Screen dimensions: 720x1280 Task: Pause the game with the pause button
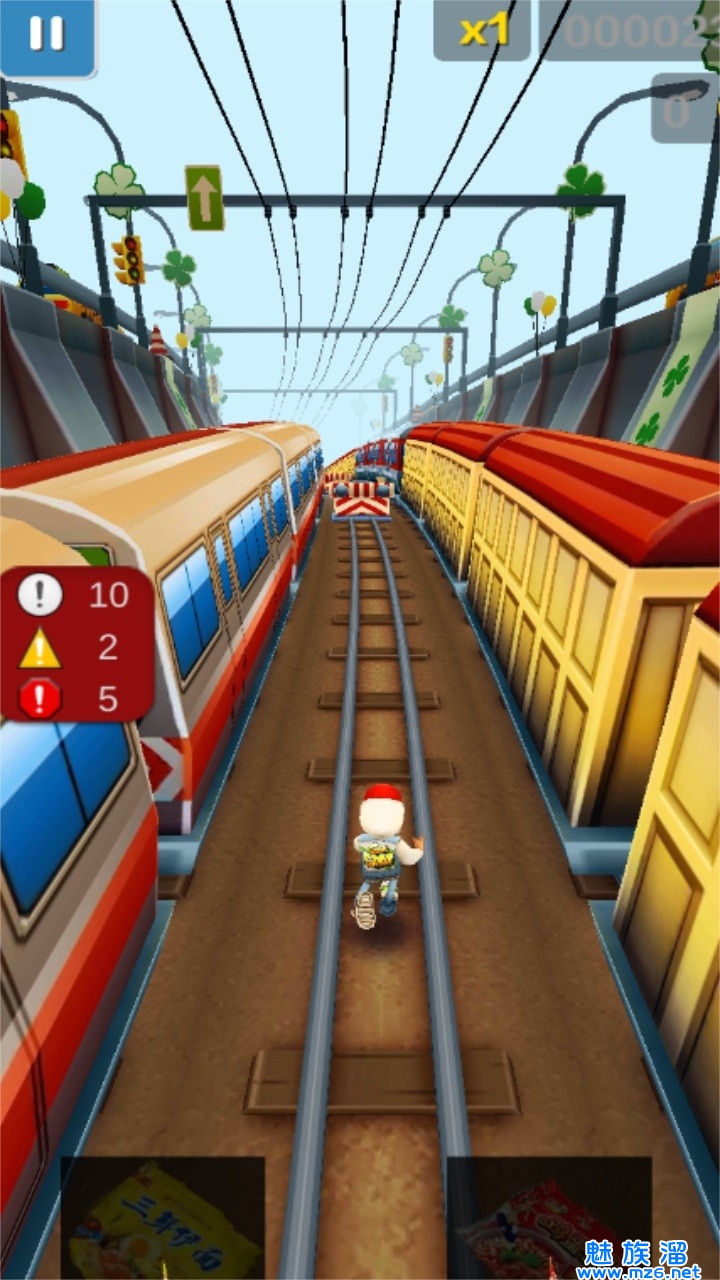[x=47, y=34]
